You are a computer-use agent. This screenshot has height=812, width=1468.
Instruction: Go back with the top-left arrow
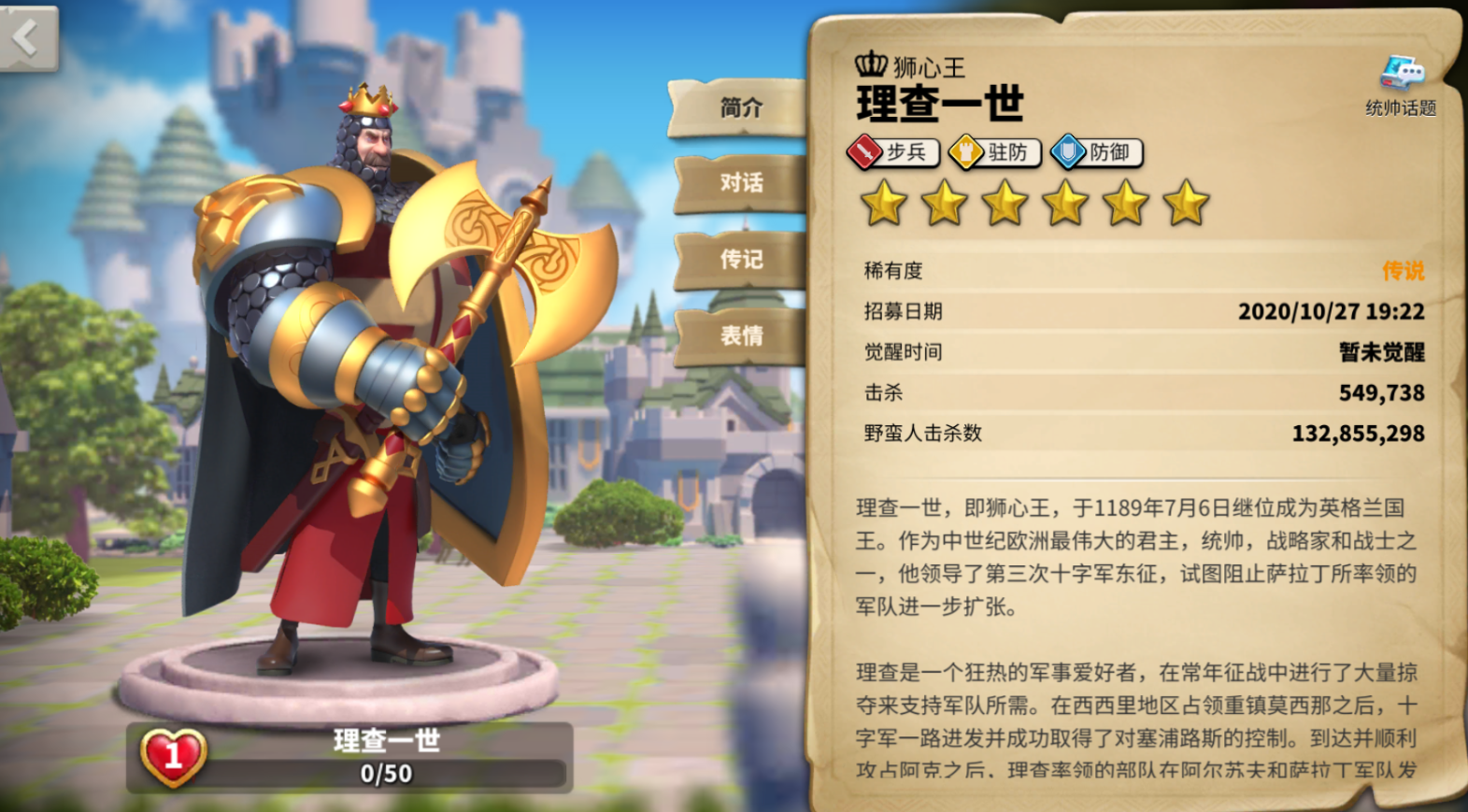coord(28,38)
